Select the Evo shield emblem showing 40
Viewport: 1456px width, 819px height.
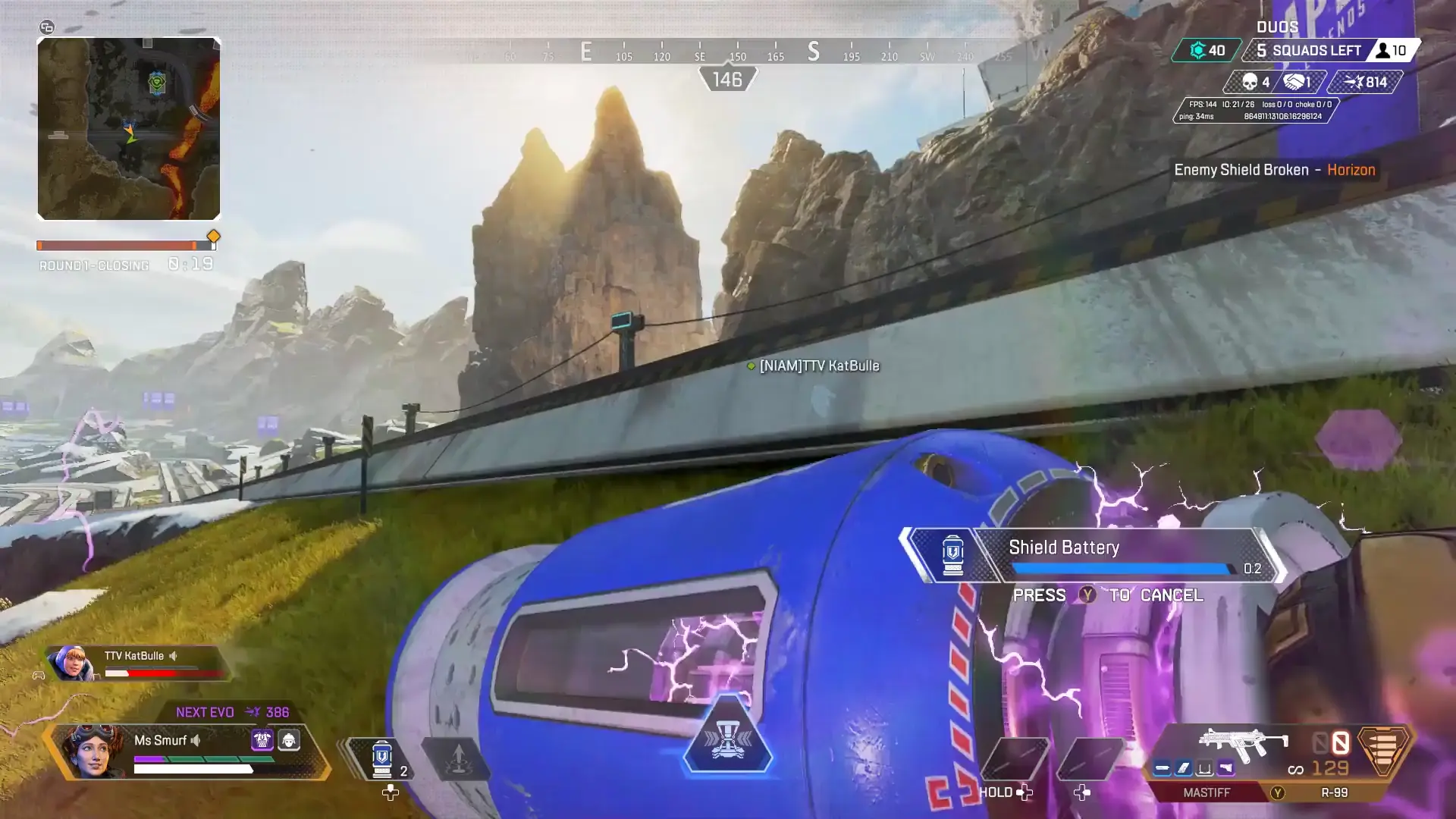pos(1205,50)
